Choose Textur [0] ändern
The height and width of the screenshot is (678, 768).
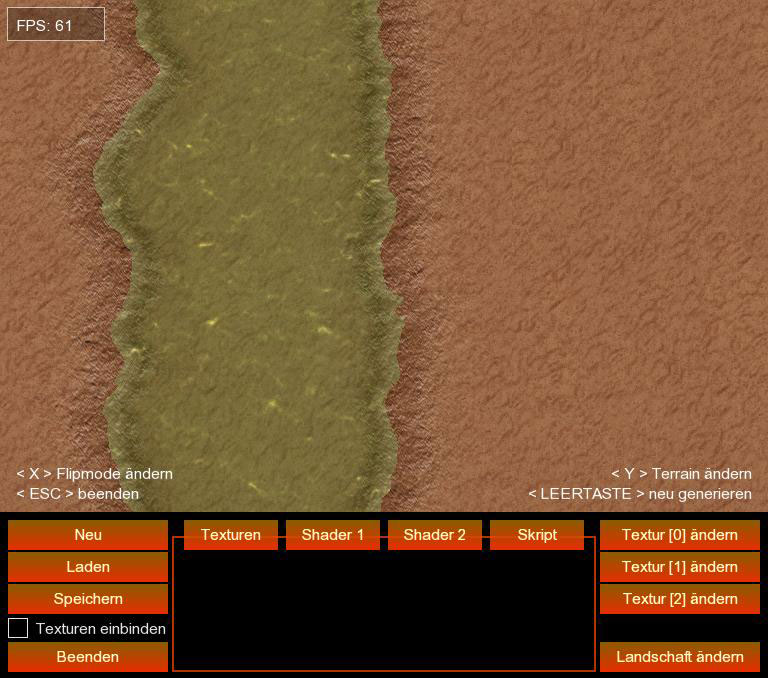coord(680,535)
